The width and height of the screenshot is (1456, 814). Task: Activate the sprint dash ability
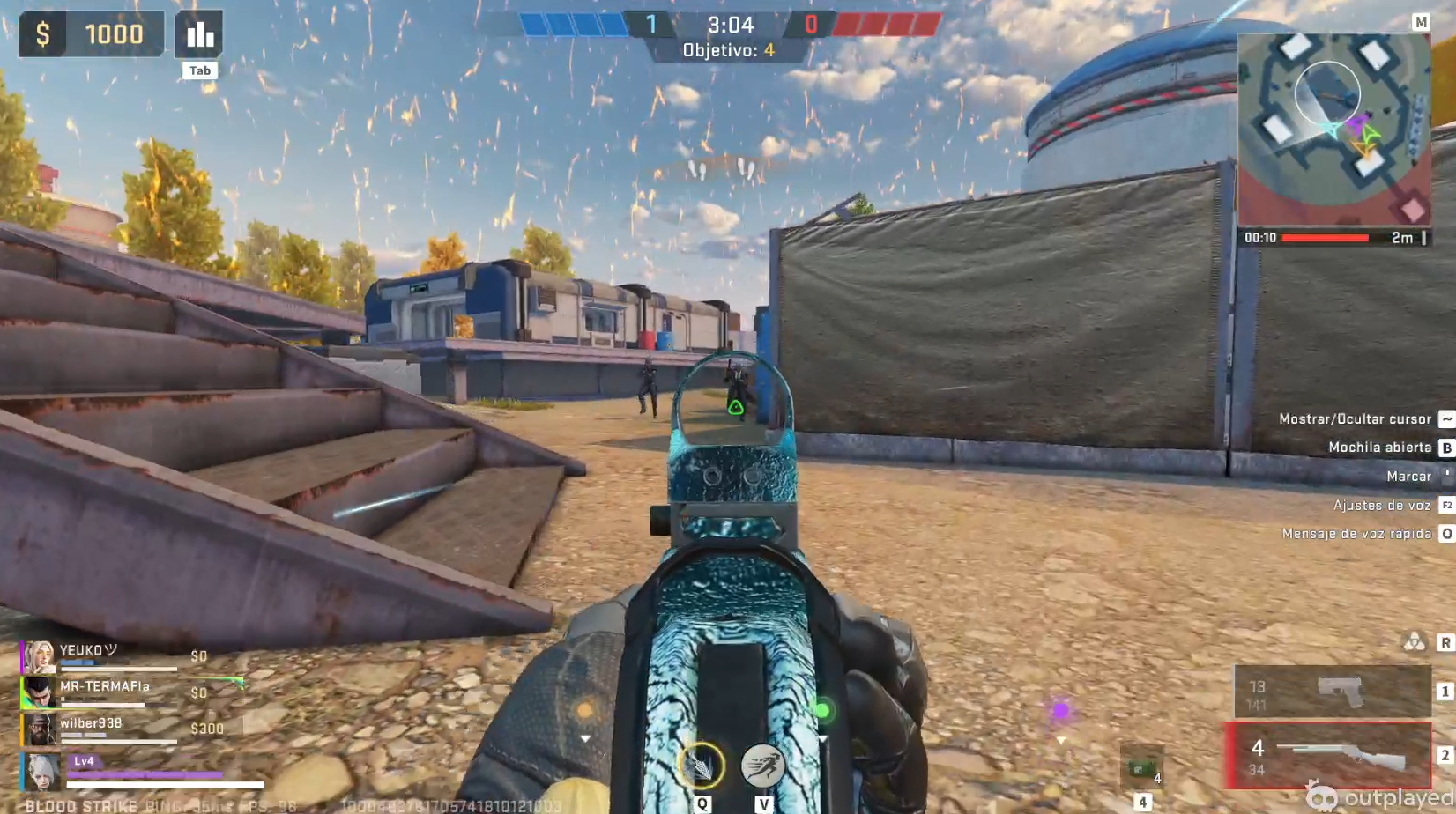coord(762,766)
